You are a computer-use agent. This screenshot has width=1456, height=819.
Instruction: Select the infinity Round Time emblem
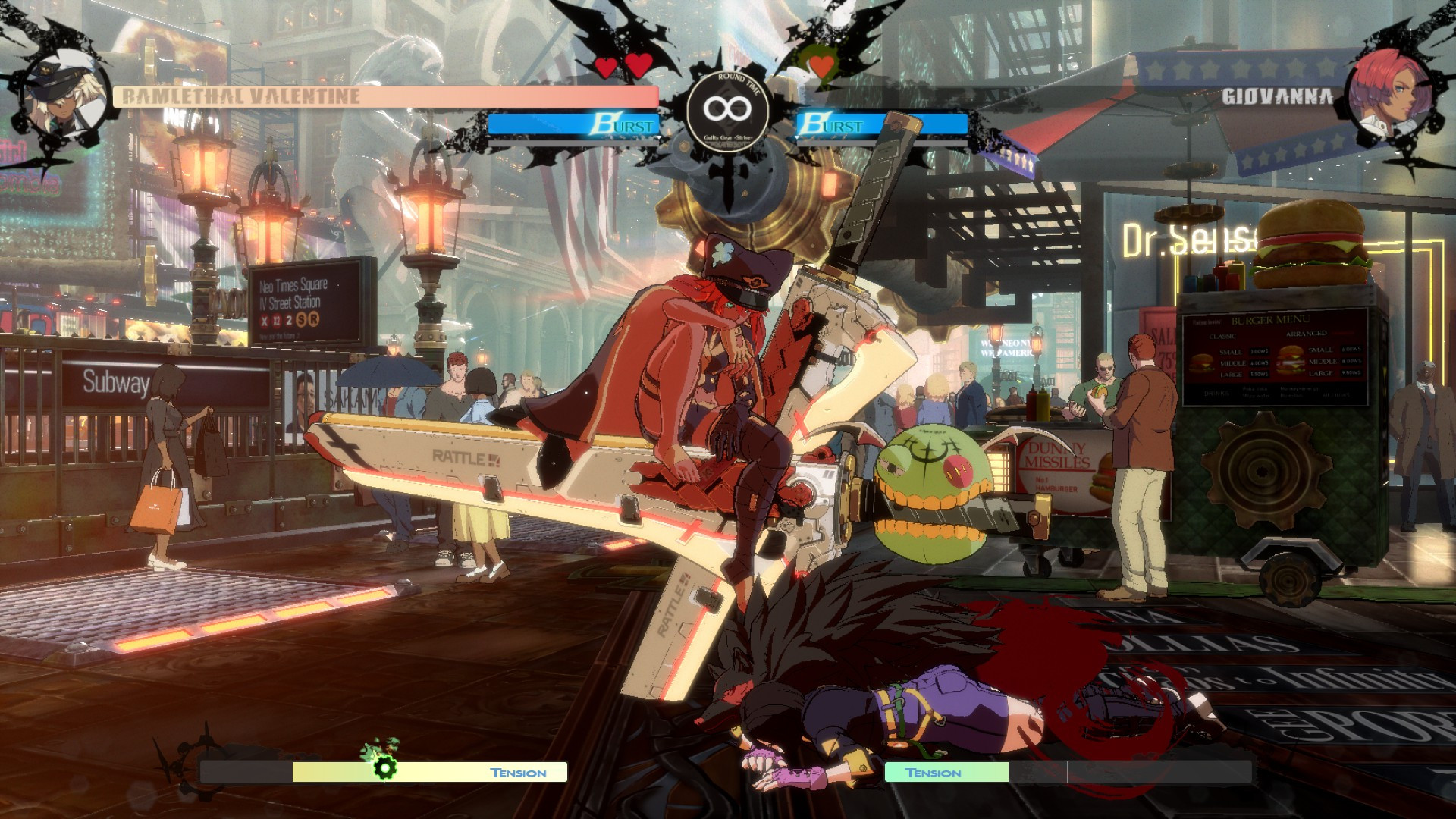730,111
